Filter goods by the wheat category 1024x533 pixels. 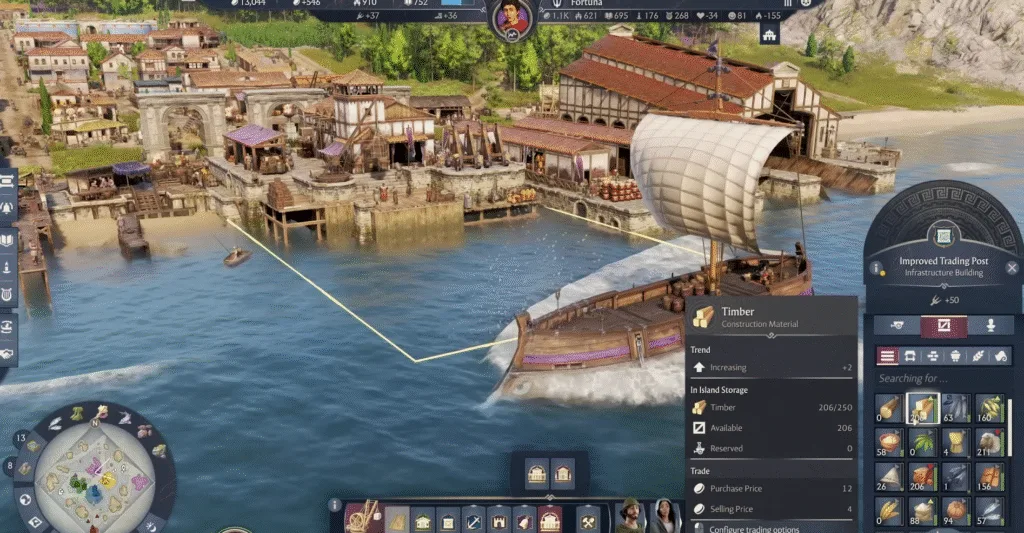click(x=979, y=356)
